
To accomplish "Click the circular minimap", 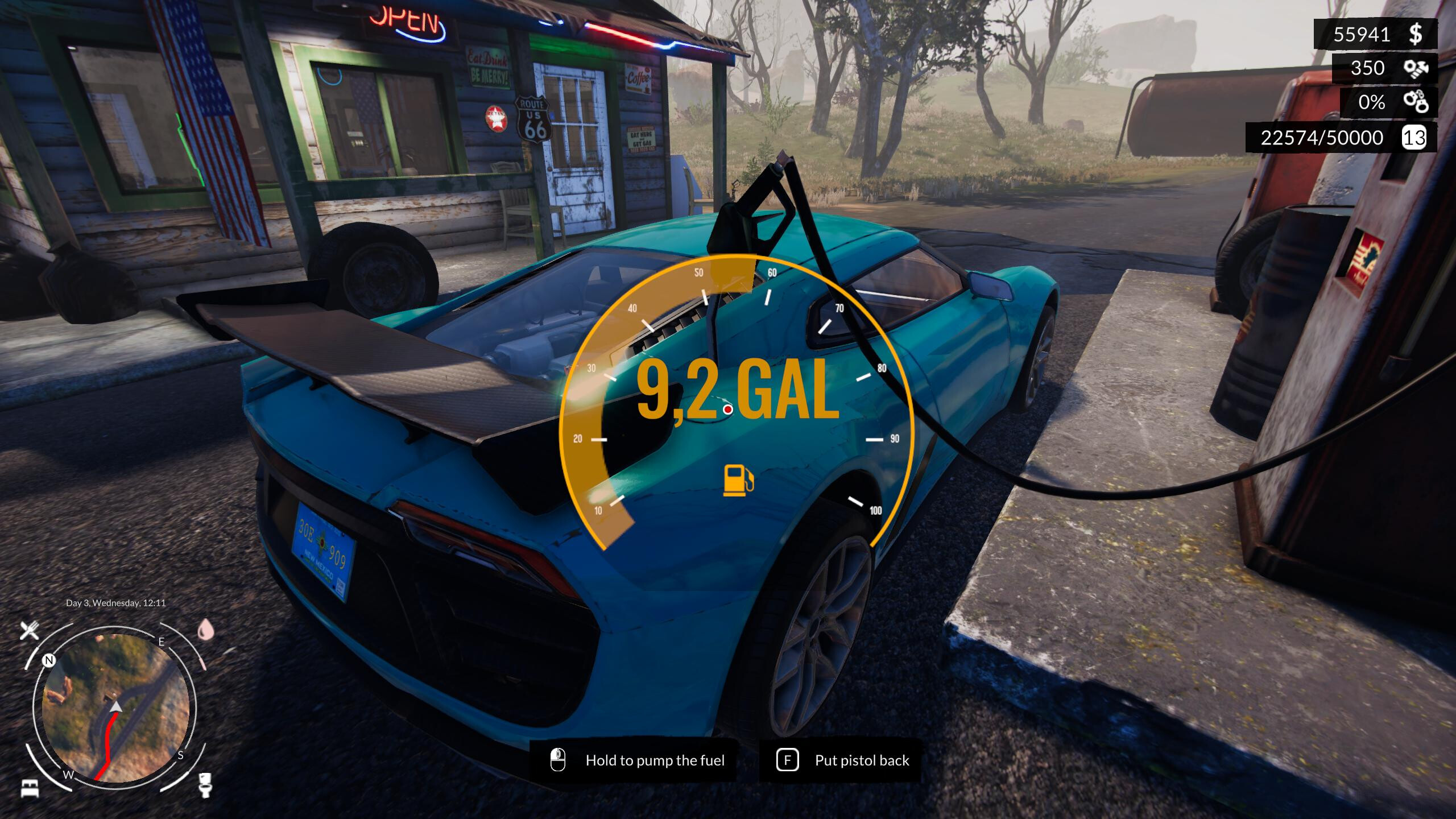I will (x=115, y=707).
